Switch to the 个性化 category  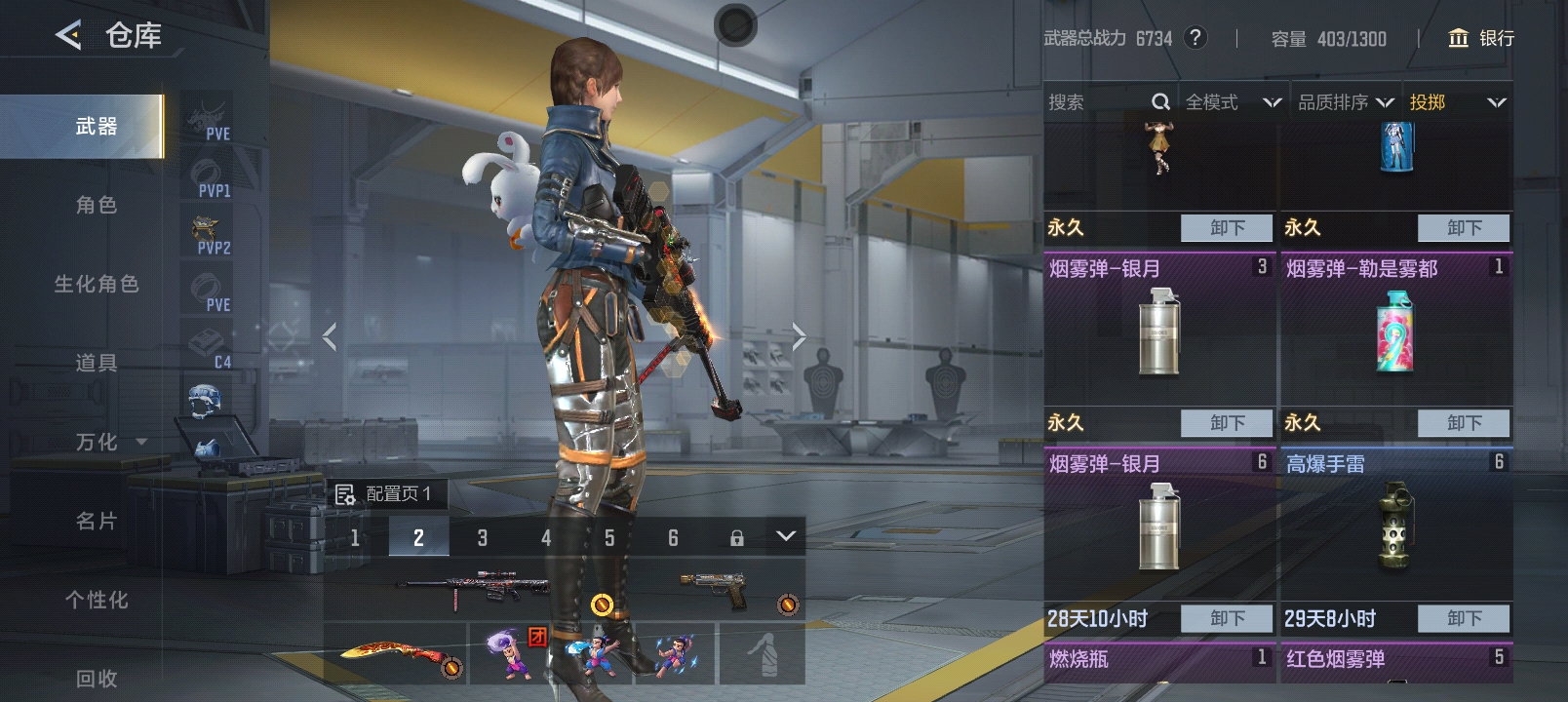click(x=97, y=600)
